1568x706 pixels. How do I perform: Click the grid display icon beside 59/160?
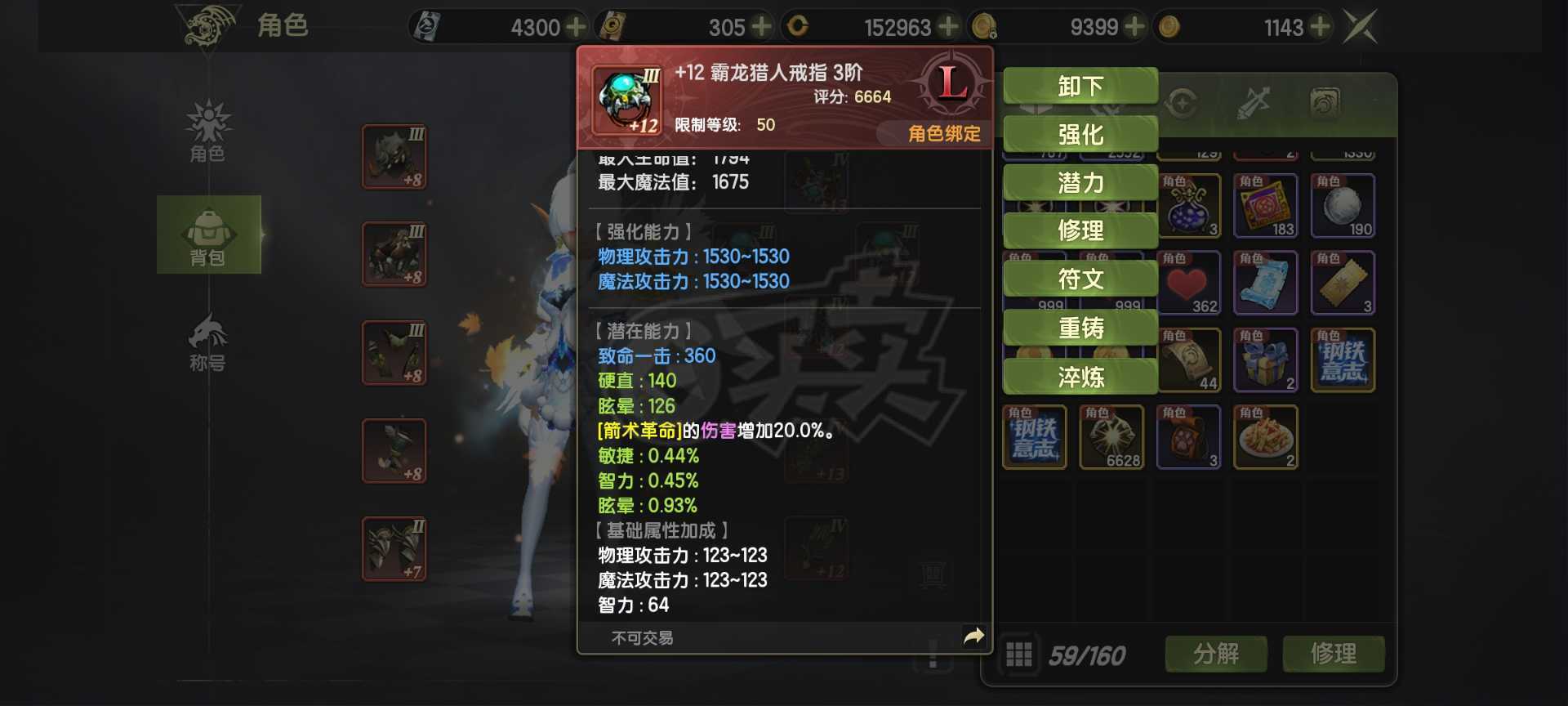(1018, 654)
